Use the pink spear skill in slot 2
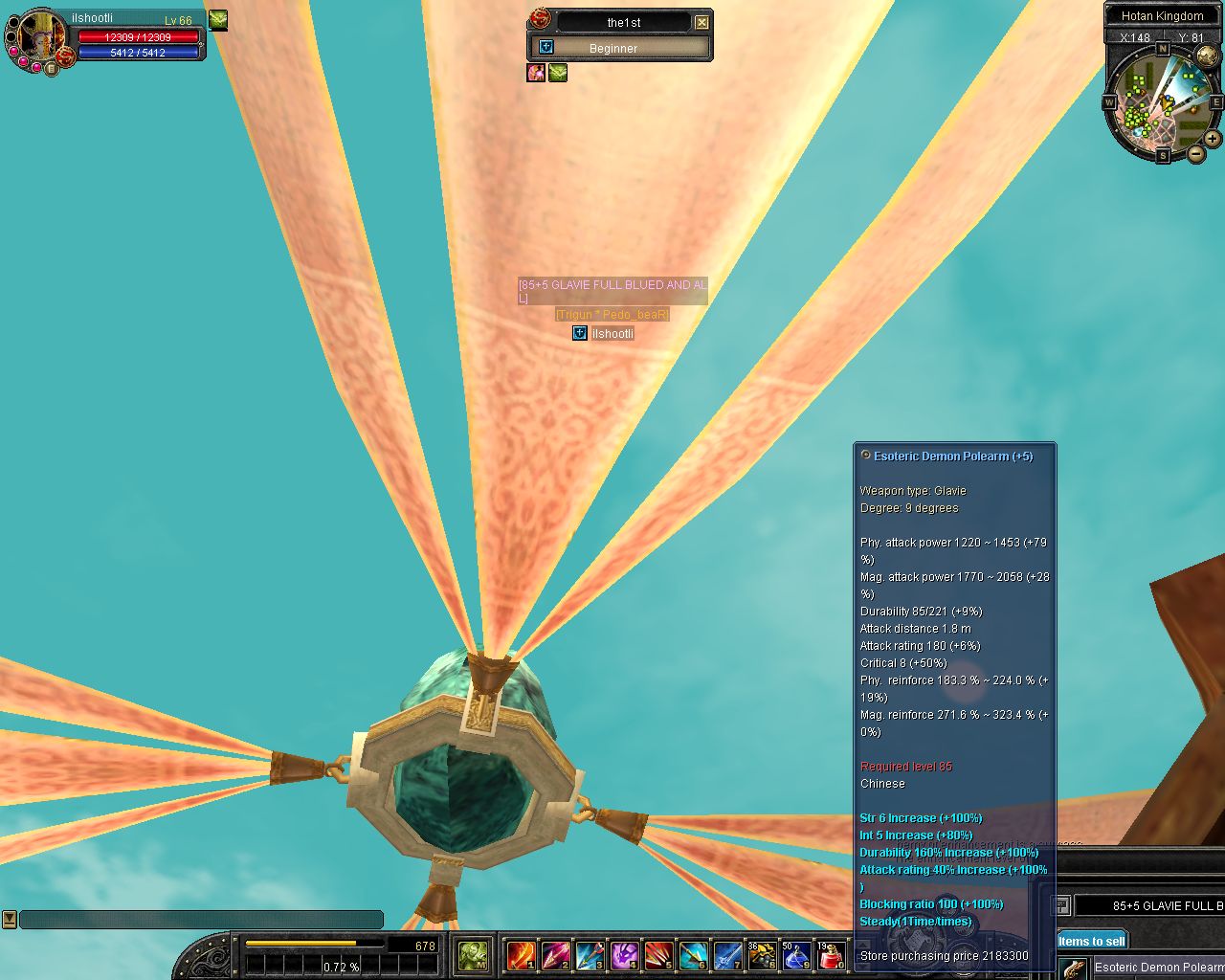 (x=555, y=955)
